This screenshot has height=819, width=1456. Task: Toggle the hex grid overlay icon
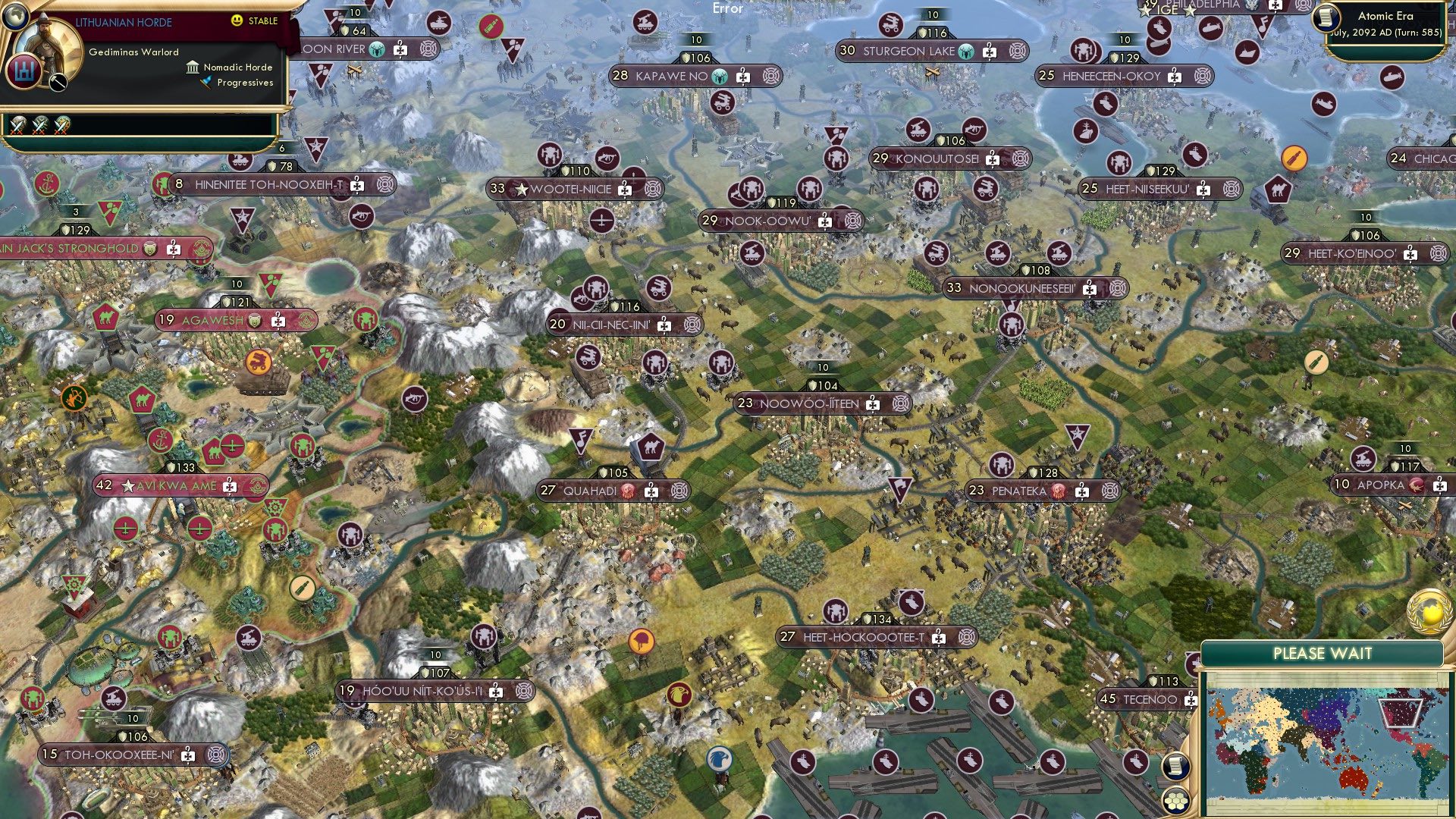[1176, 802]
